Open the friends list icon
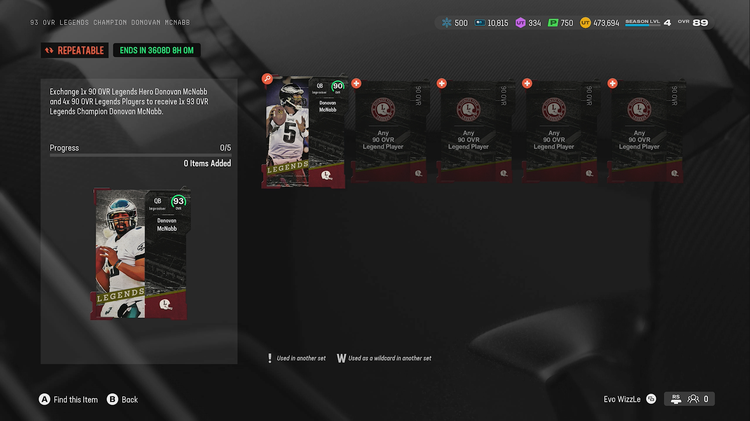750x421 pixels. 693,398
